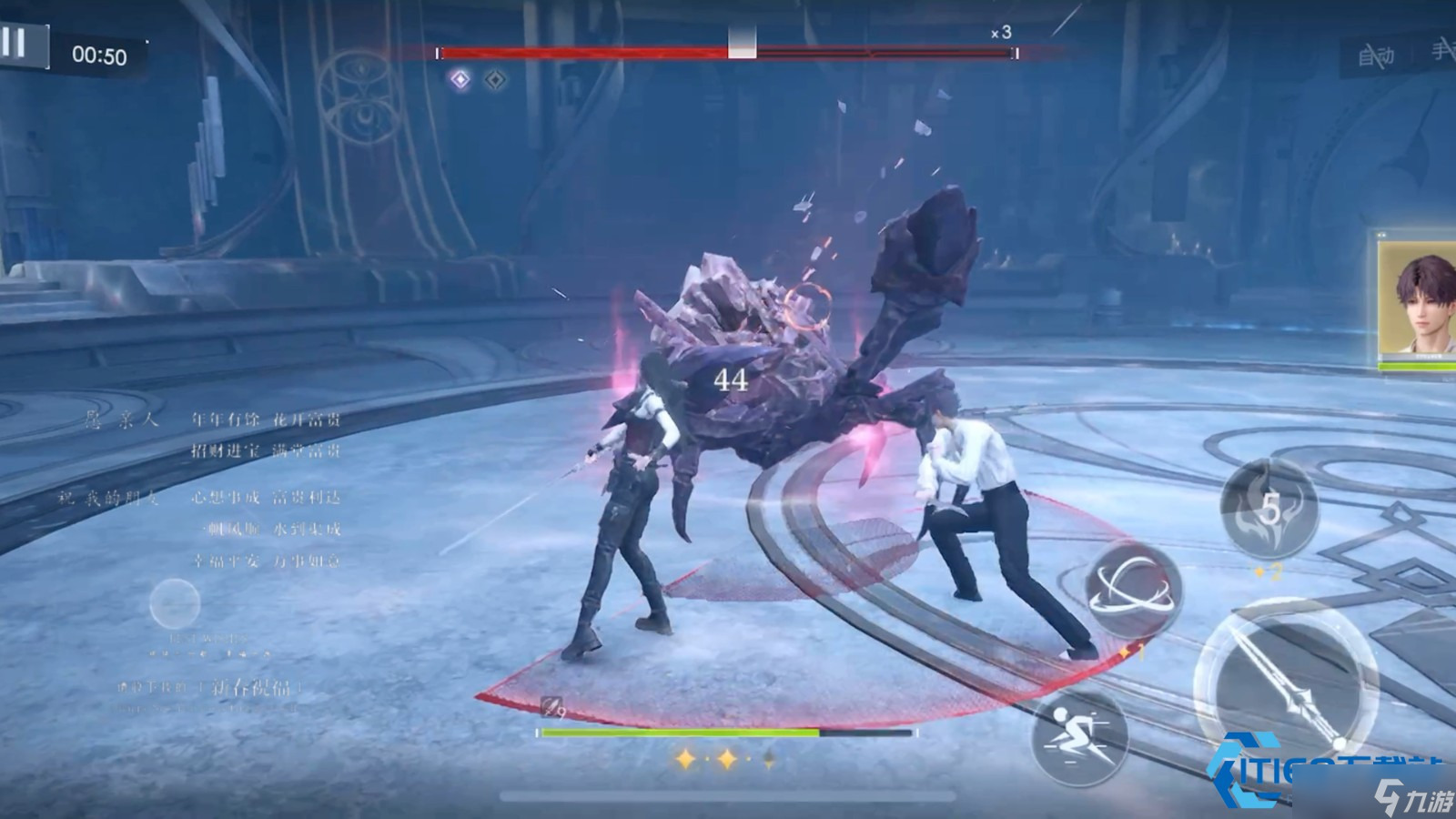Toggle auto battle mode

point(1376,56)
